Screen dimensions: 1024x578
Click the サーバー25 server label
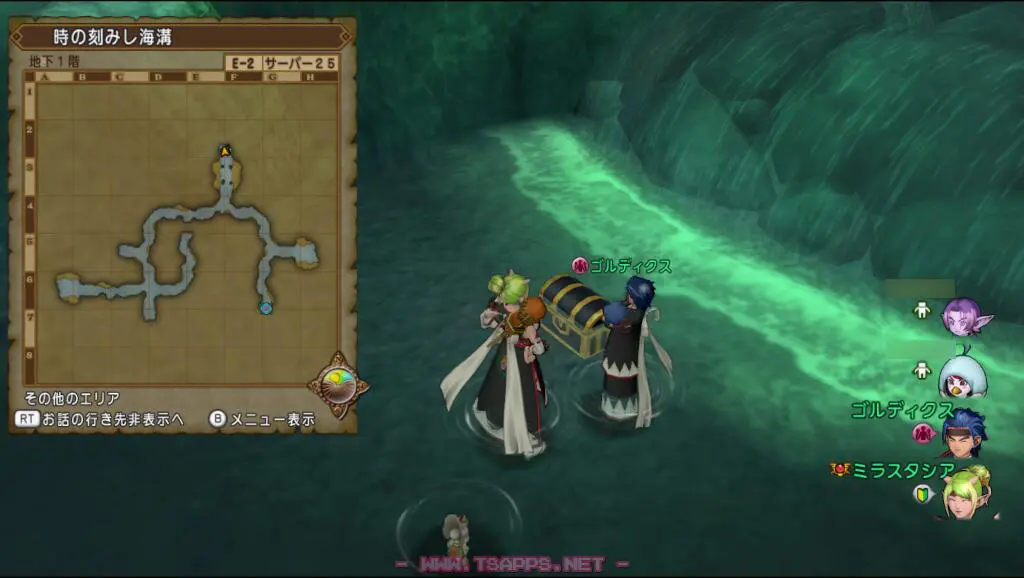tap(300, 62)
